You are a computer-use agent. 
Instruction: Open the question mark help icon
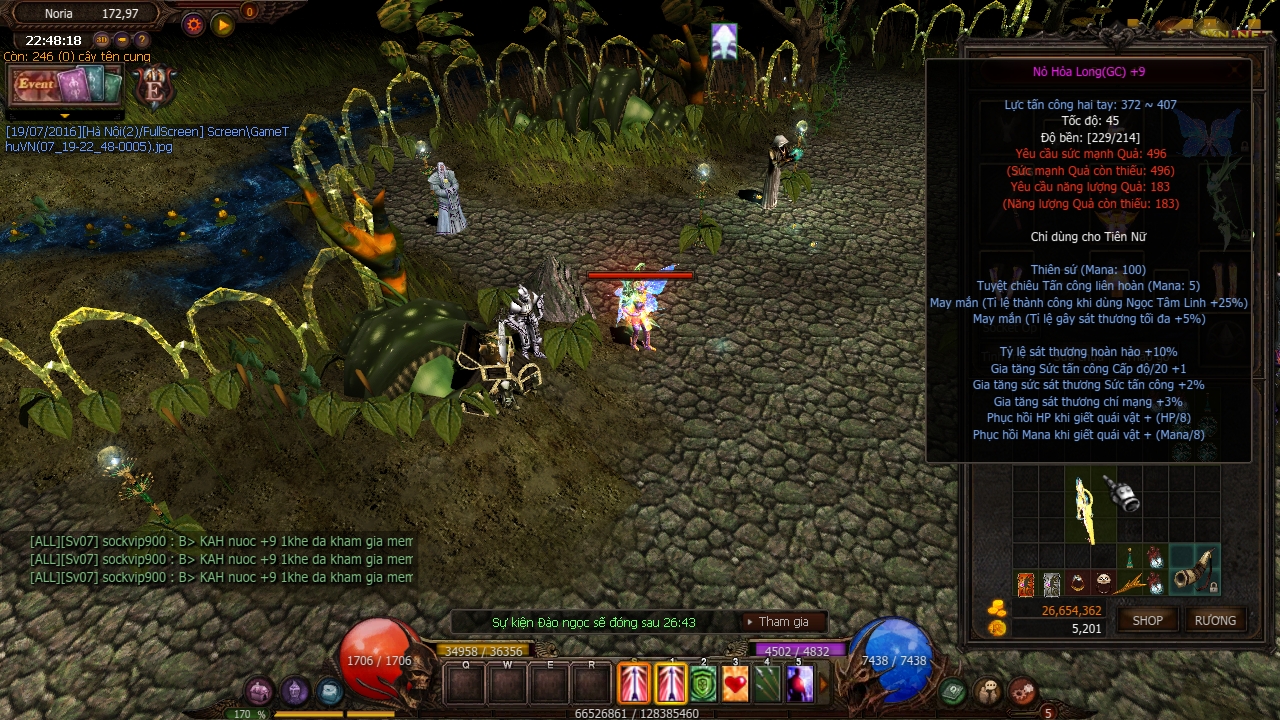(x=142, y=40)
